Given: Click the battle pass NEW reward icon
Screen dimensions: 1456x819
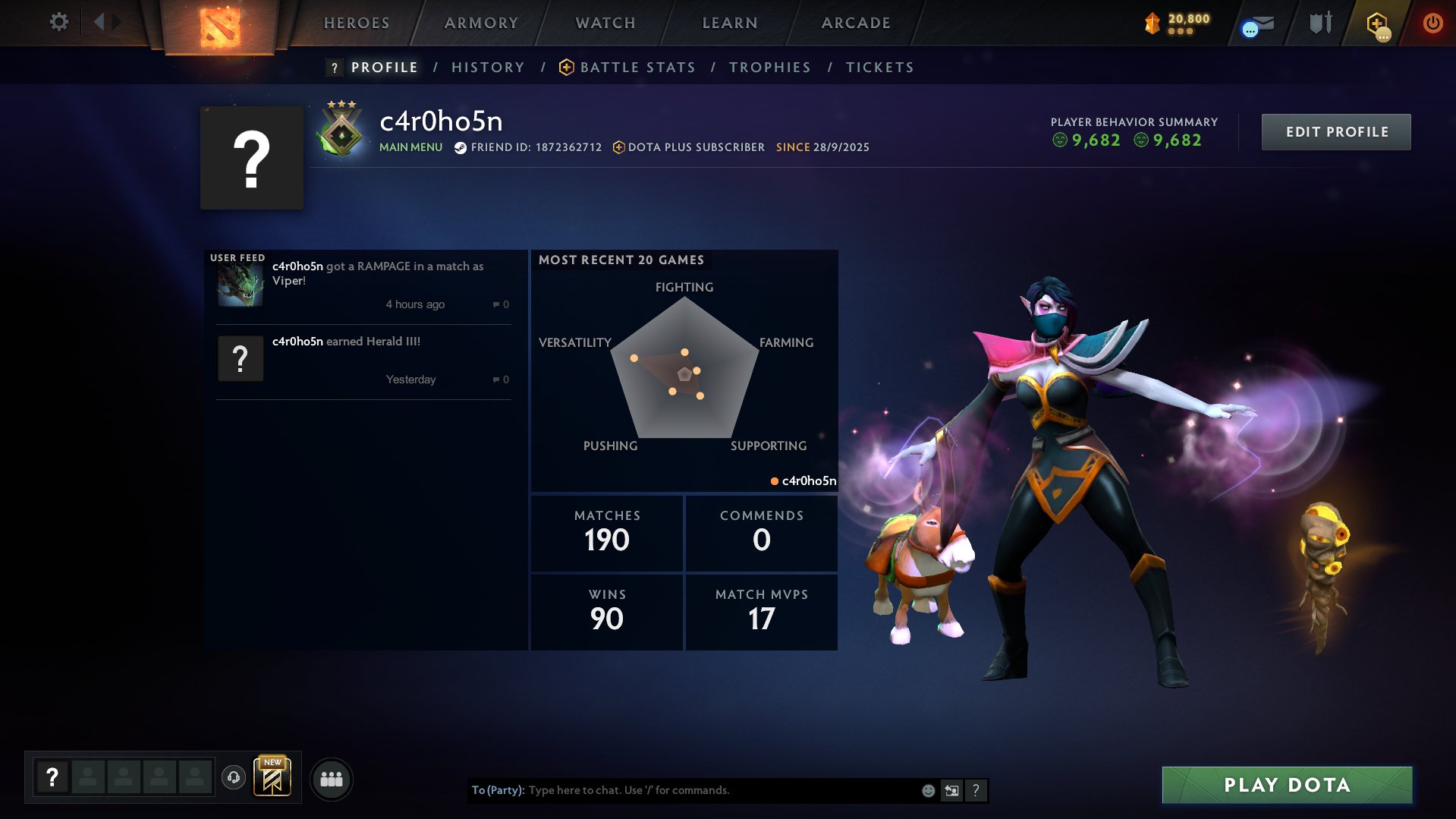Looking at the screenshot, I should (x=272, y=778).
